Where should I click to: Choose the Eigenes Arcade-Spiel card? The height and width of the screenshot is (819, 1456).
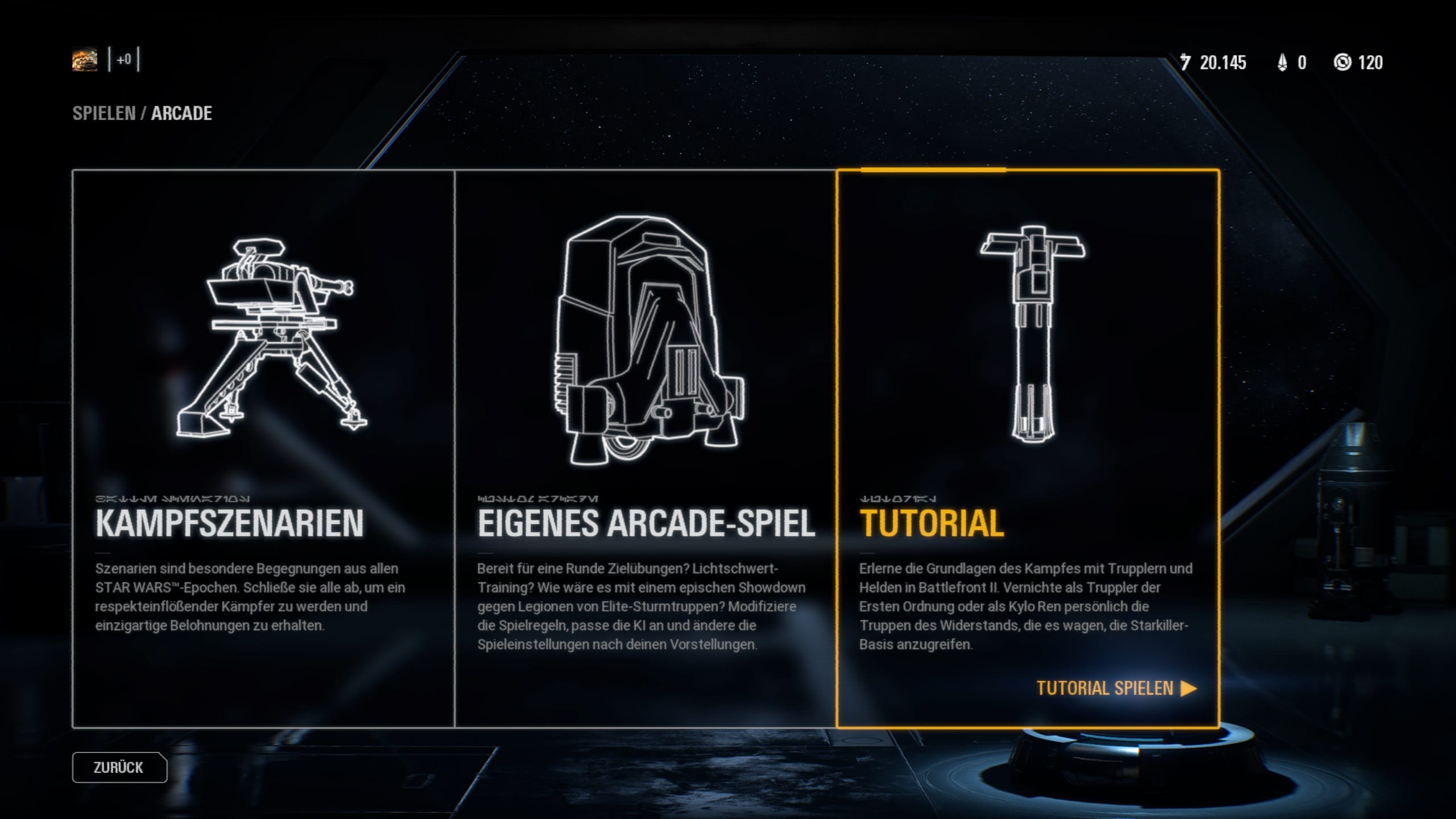pyautogui.click(x=646, y=448)
